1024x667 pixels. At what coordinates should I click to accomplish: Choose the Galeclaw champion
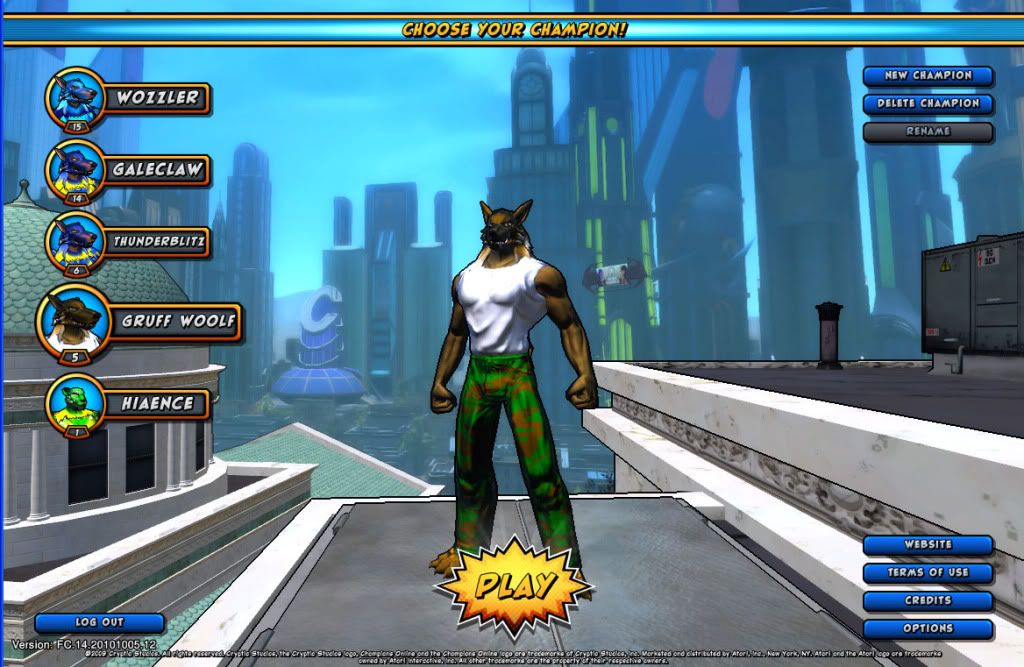tap(157, 169)
